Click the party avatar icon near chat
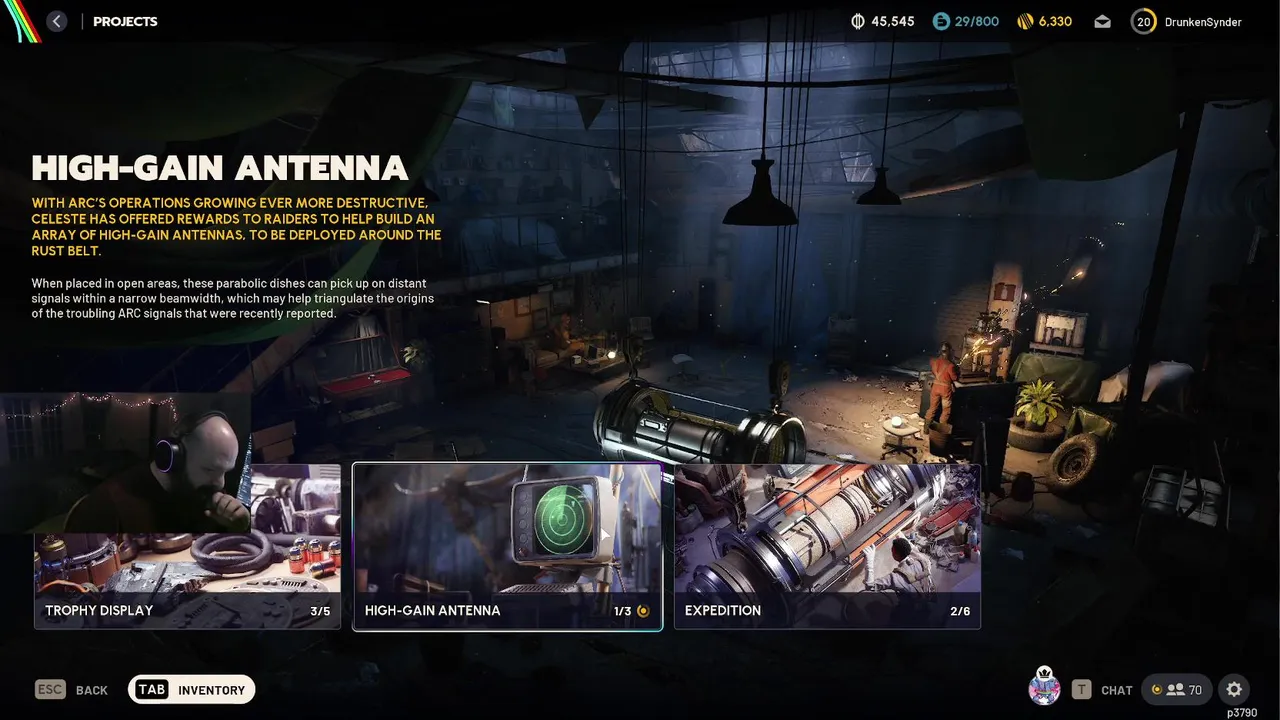This screenshot has width=1280, height=720. (x=1044, y=688)
